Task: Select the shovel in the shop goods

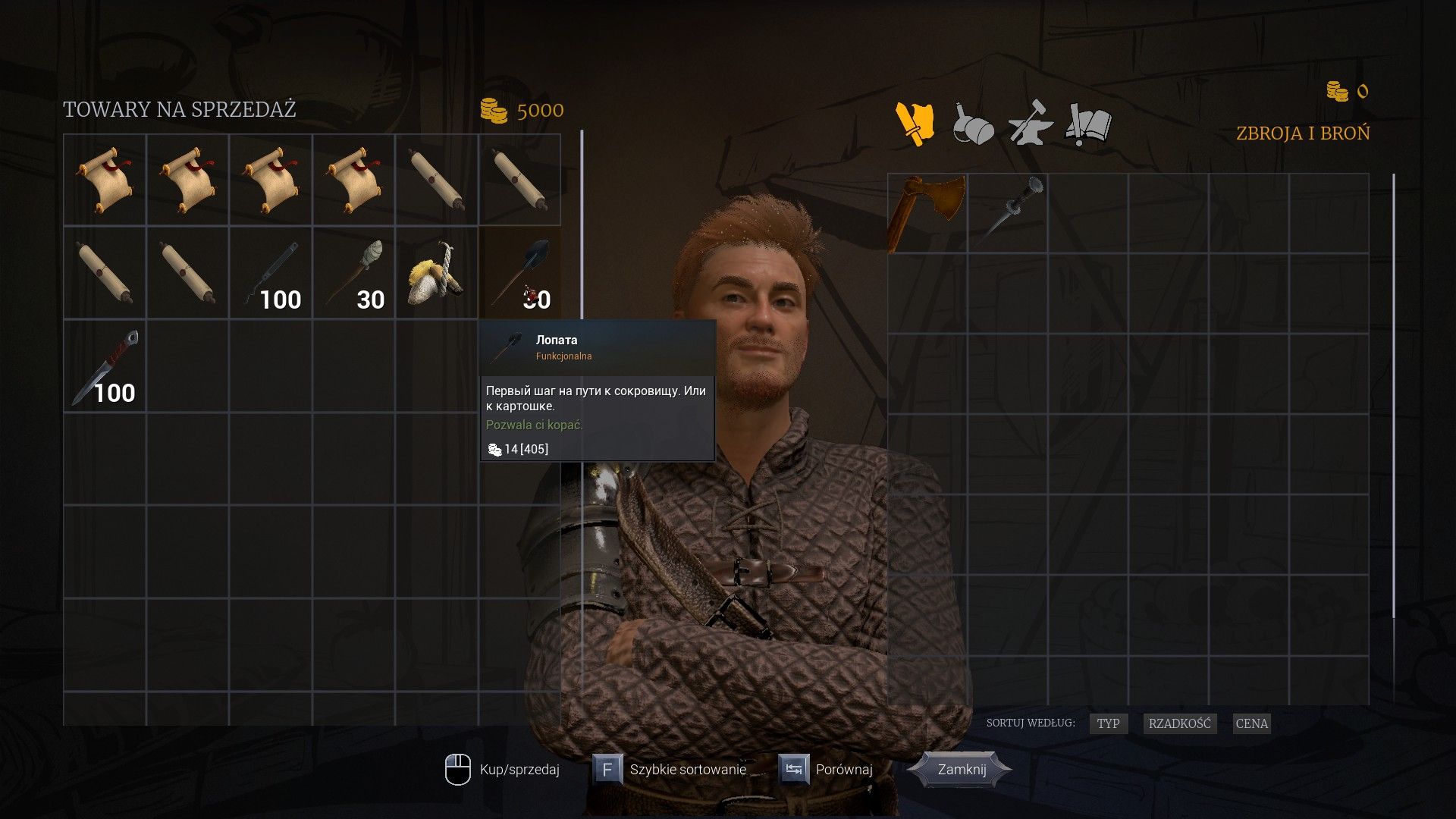Action: [520, 272]
